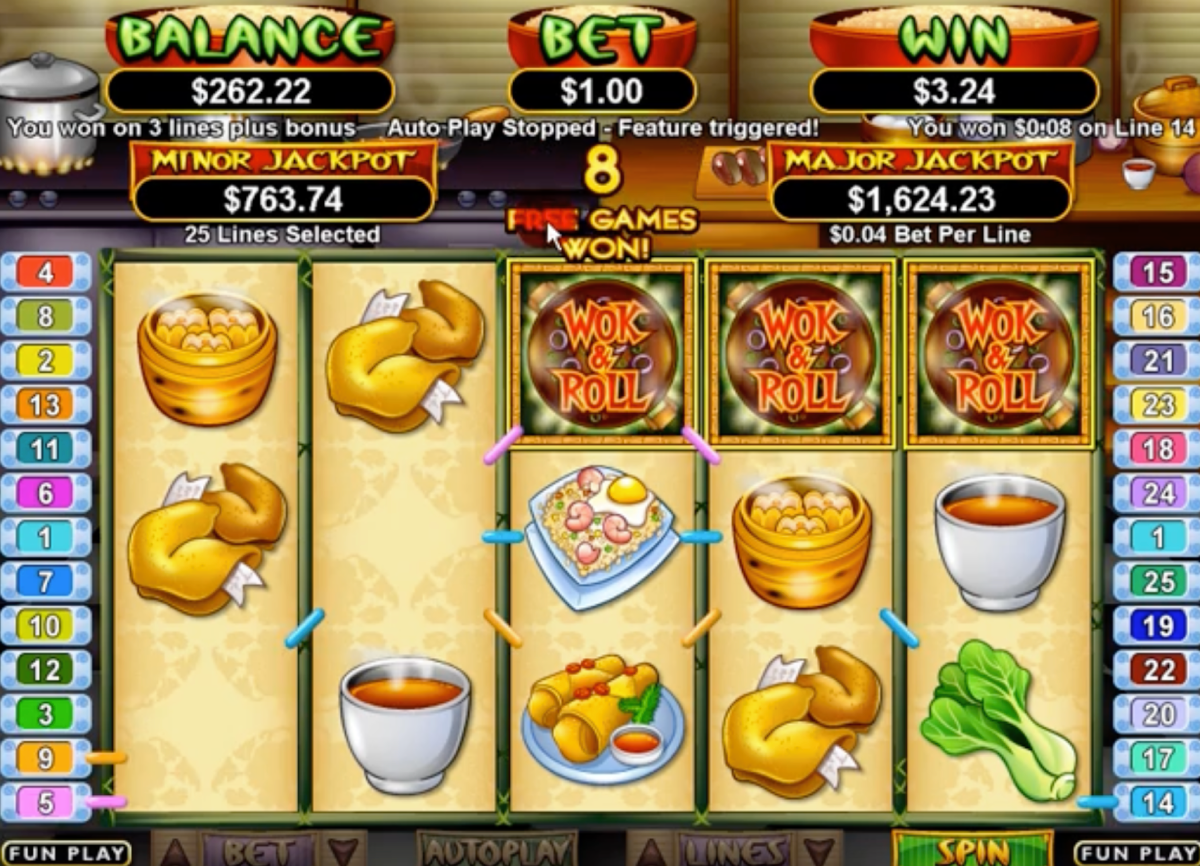This screenshot has width=1200, height=866.
Task: Raise the number of lines with the up arrow
Action: pos(649,852)
